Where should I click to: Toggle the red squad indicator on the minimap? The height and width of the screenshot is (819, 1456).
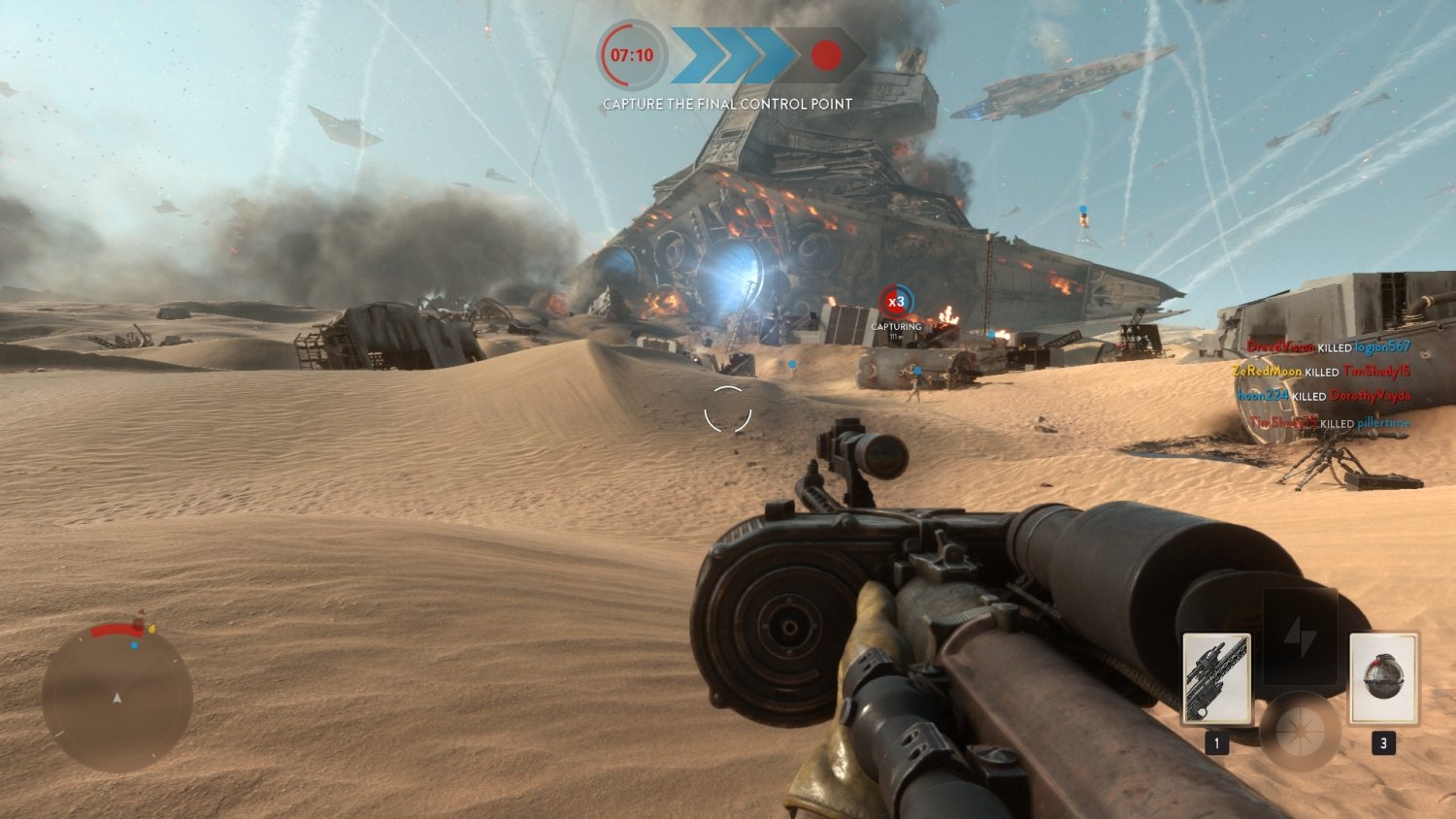point(137,626)
